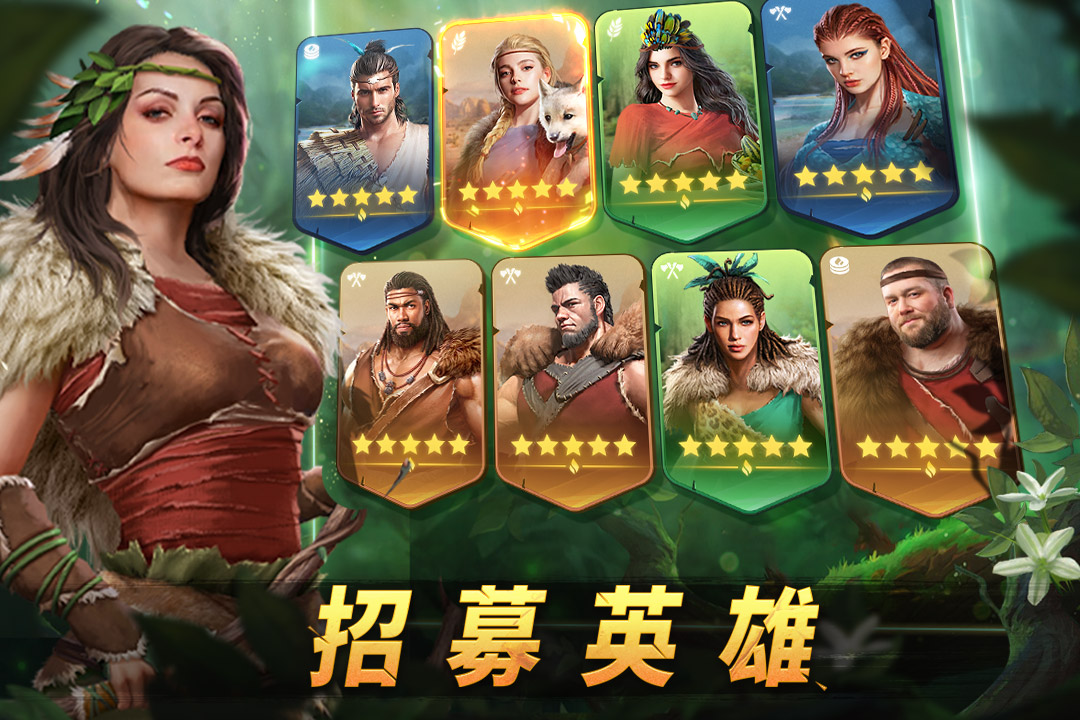Pick the green card with feather-crowned woman
The width and height of the screenshot is (1080, 720).
click(679, 120)
